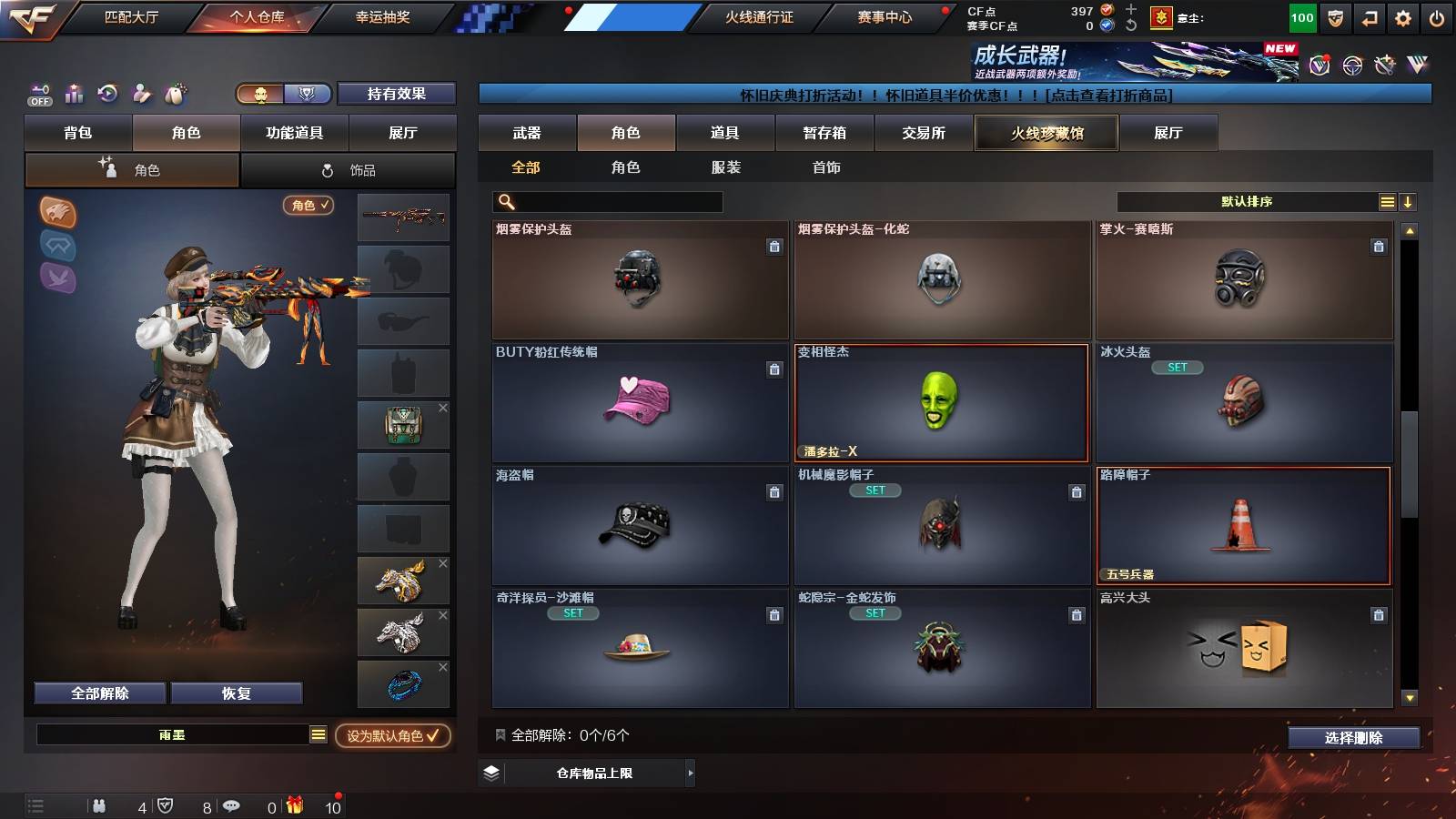The image size is (1456, 819).
Task: Click the wrench repair icon near the NEW banner
Action: [1385, 64]
